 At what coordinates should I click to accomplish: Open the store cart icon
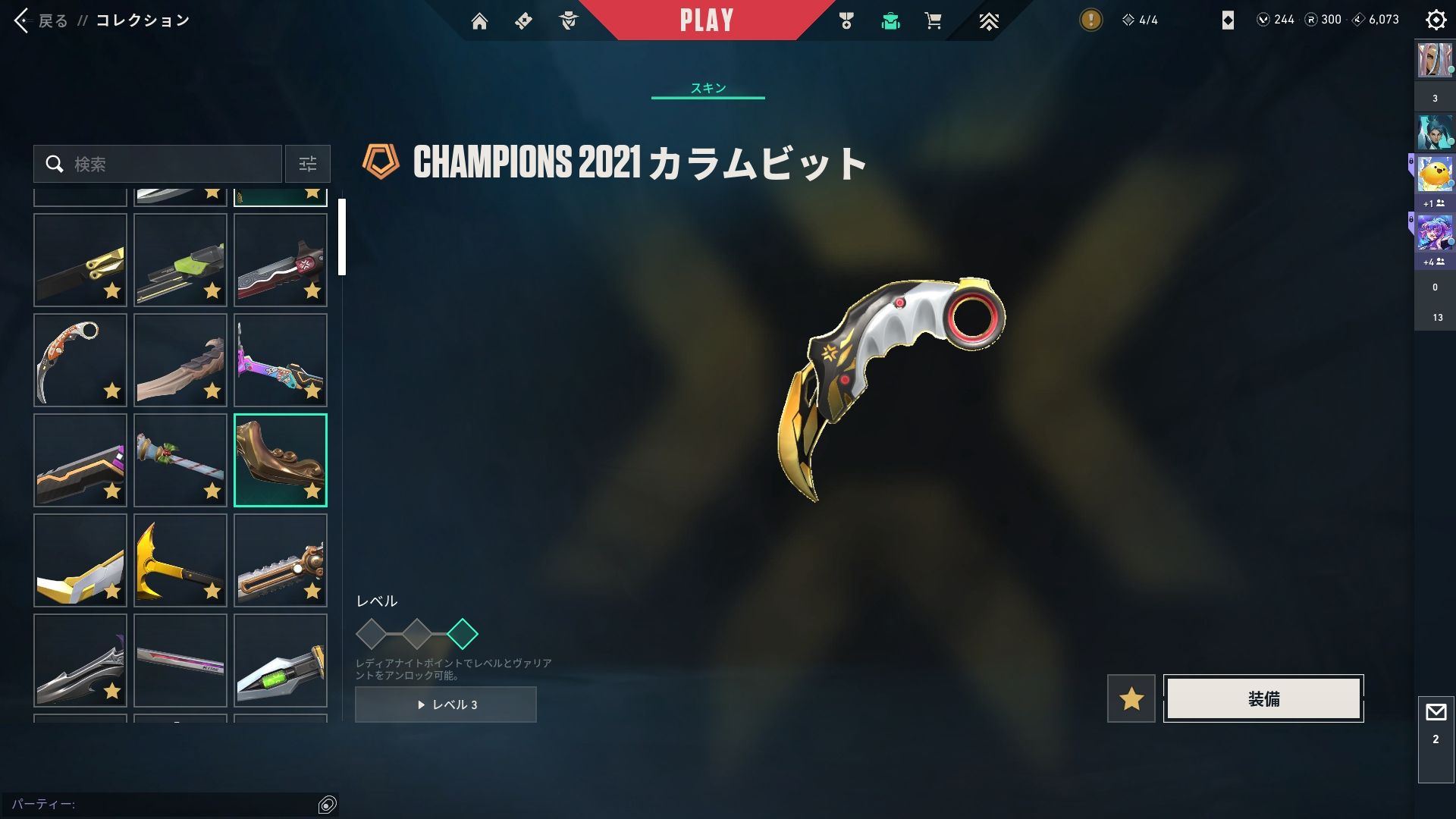[933, 21]
